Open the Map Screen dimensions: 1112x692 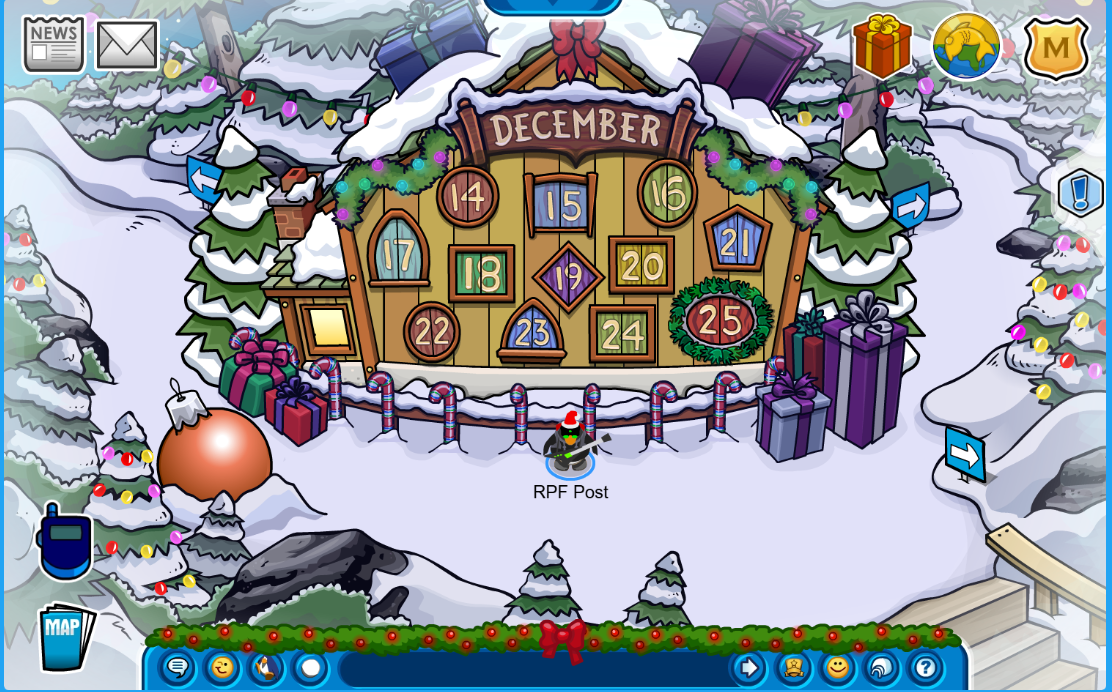pyautogui.click(x=65, y=636)
